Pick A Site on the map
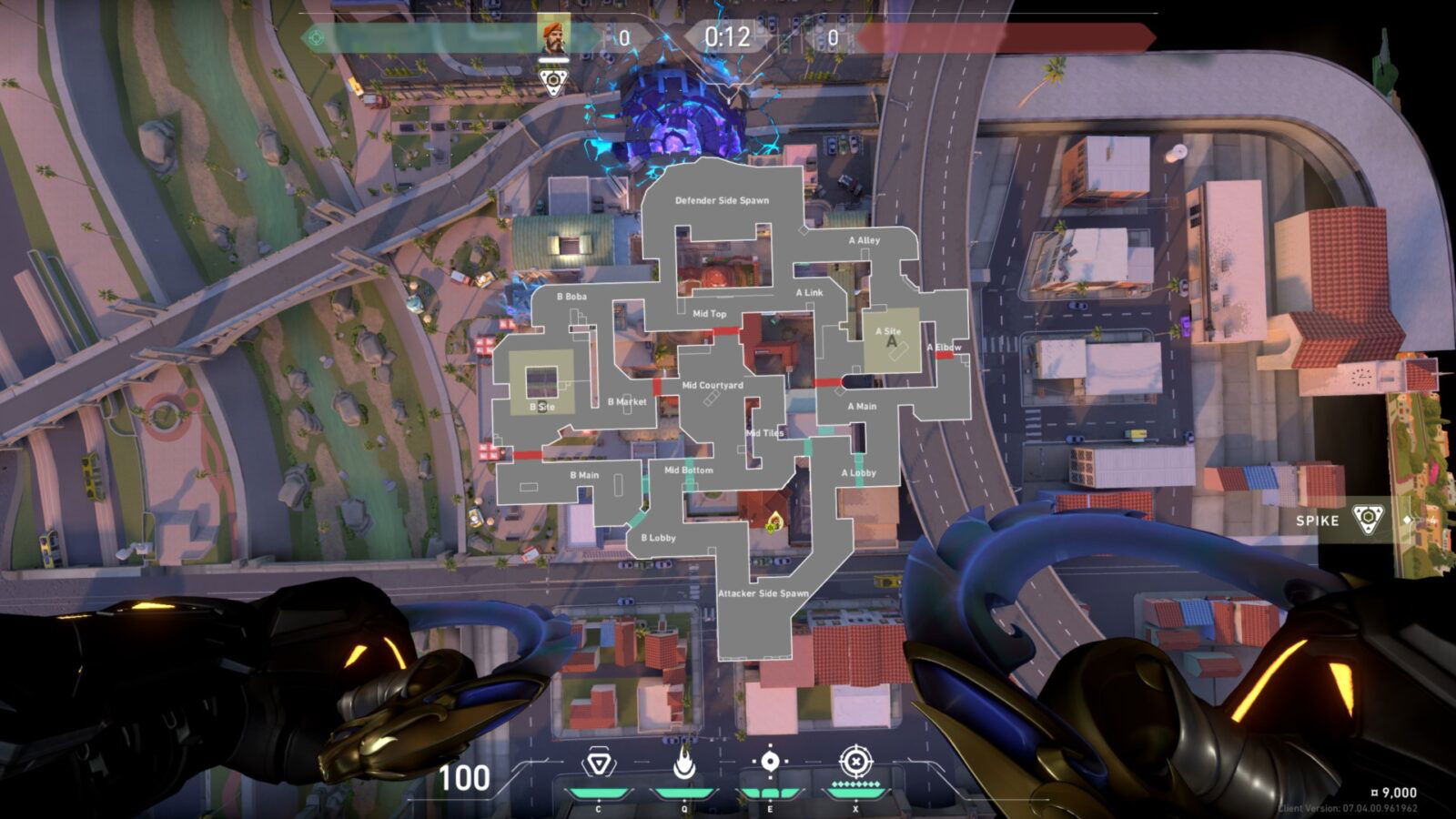The height and width of the screenshot is (819, 1456). tap(890, 339)
